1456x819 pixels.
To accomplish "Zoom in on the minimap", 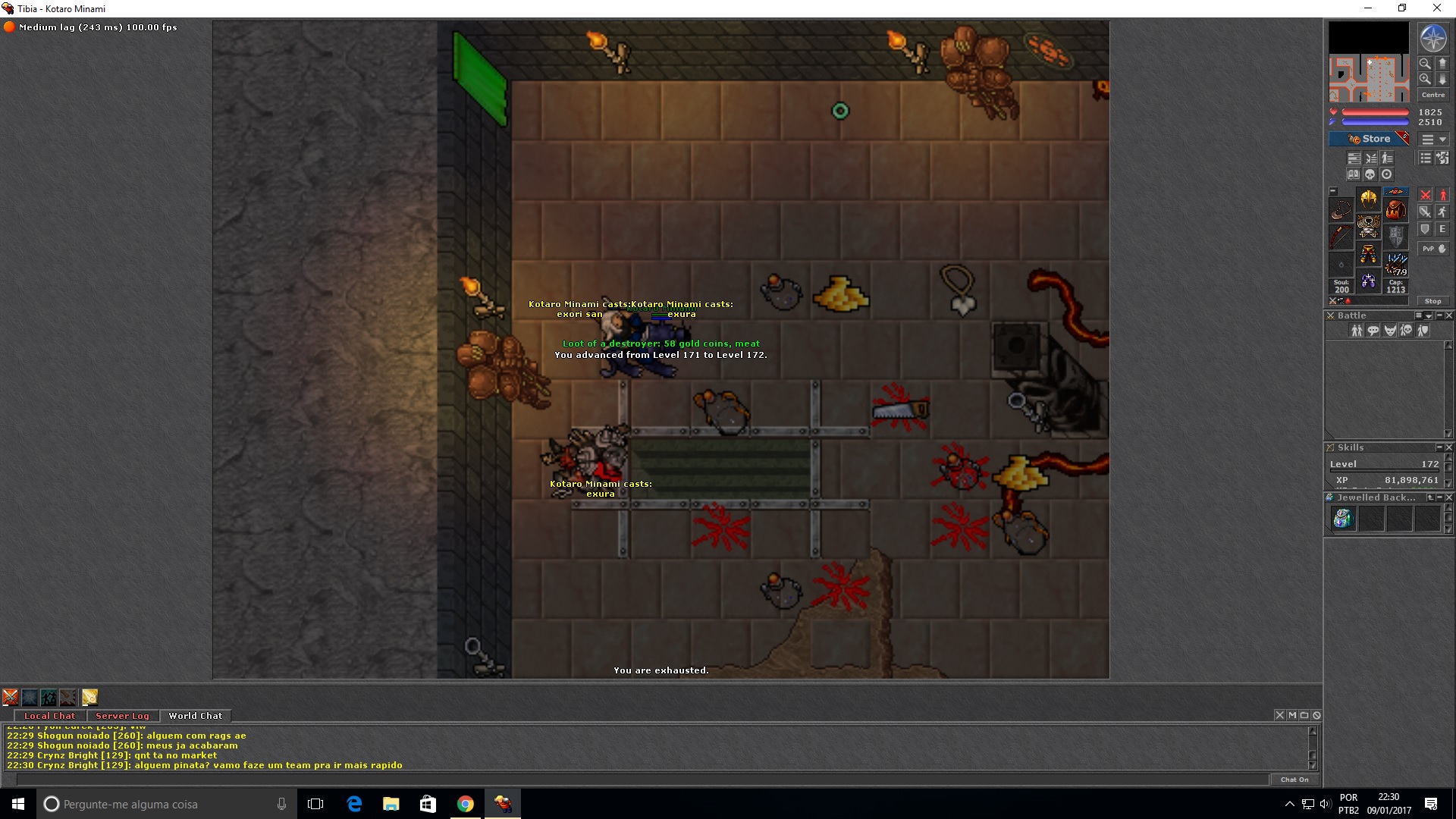I will point(1425,79).
